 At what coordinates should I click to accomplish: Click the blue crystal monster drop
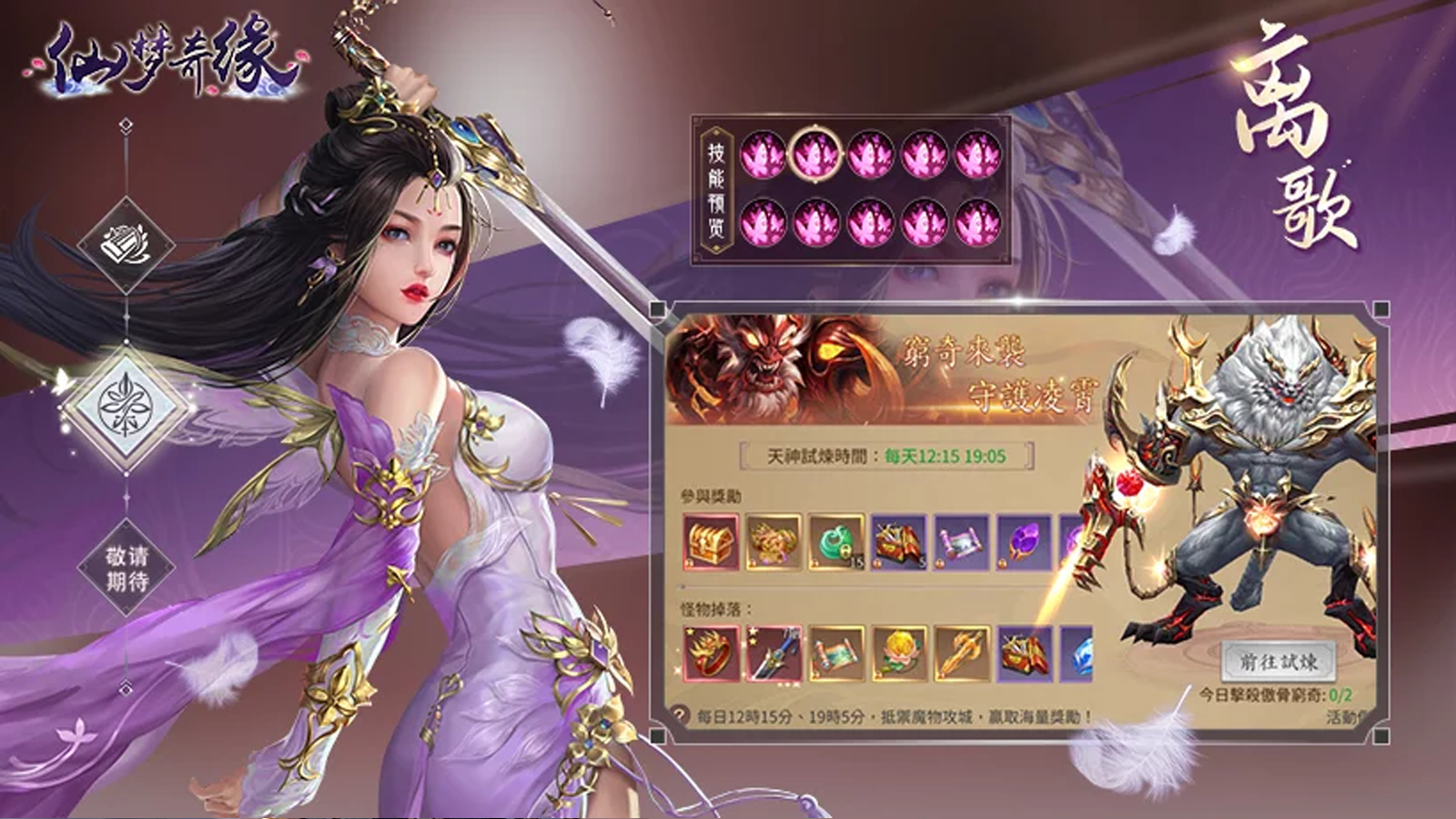point(1077,653)
